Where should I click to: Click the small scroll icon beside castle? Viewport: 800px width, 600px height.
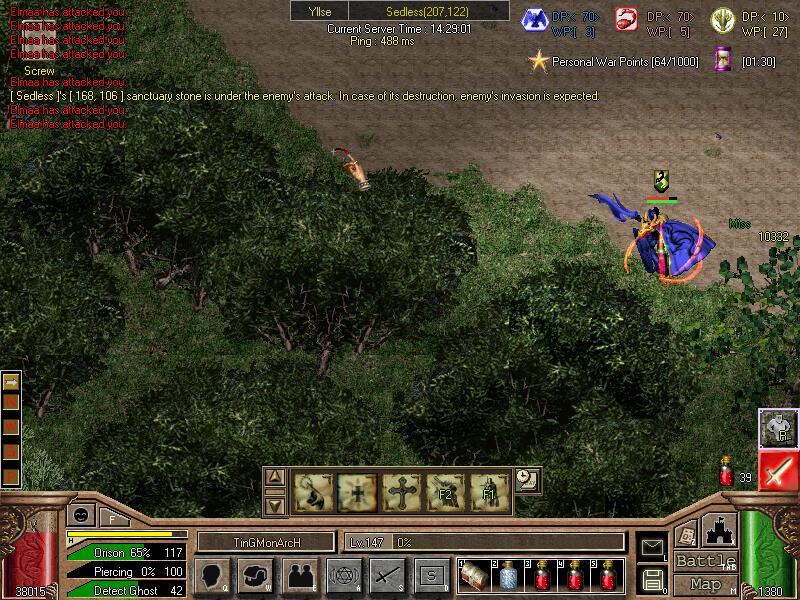click(685, 535)
